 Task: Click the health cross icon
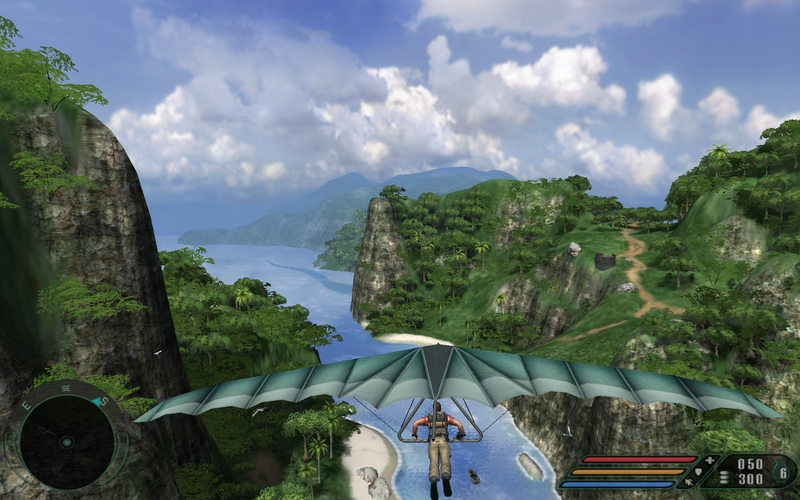[x=710, y=460]
